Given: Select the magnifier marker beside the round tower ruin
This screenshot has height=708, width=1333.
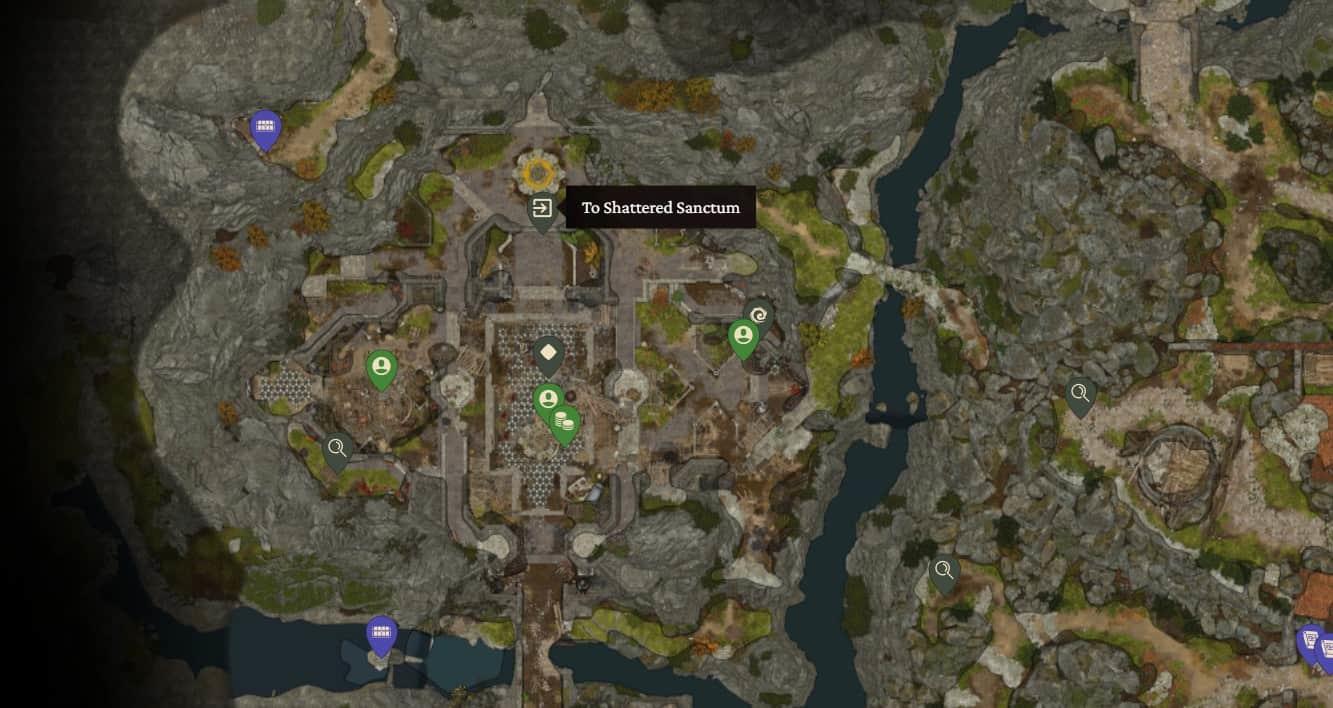Looking at the screenshot, I should (1079, 394).
